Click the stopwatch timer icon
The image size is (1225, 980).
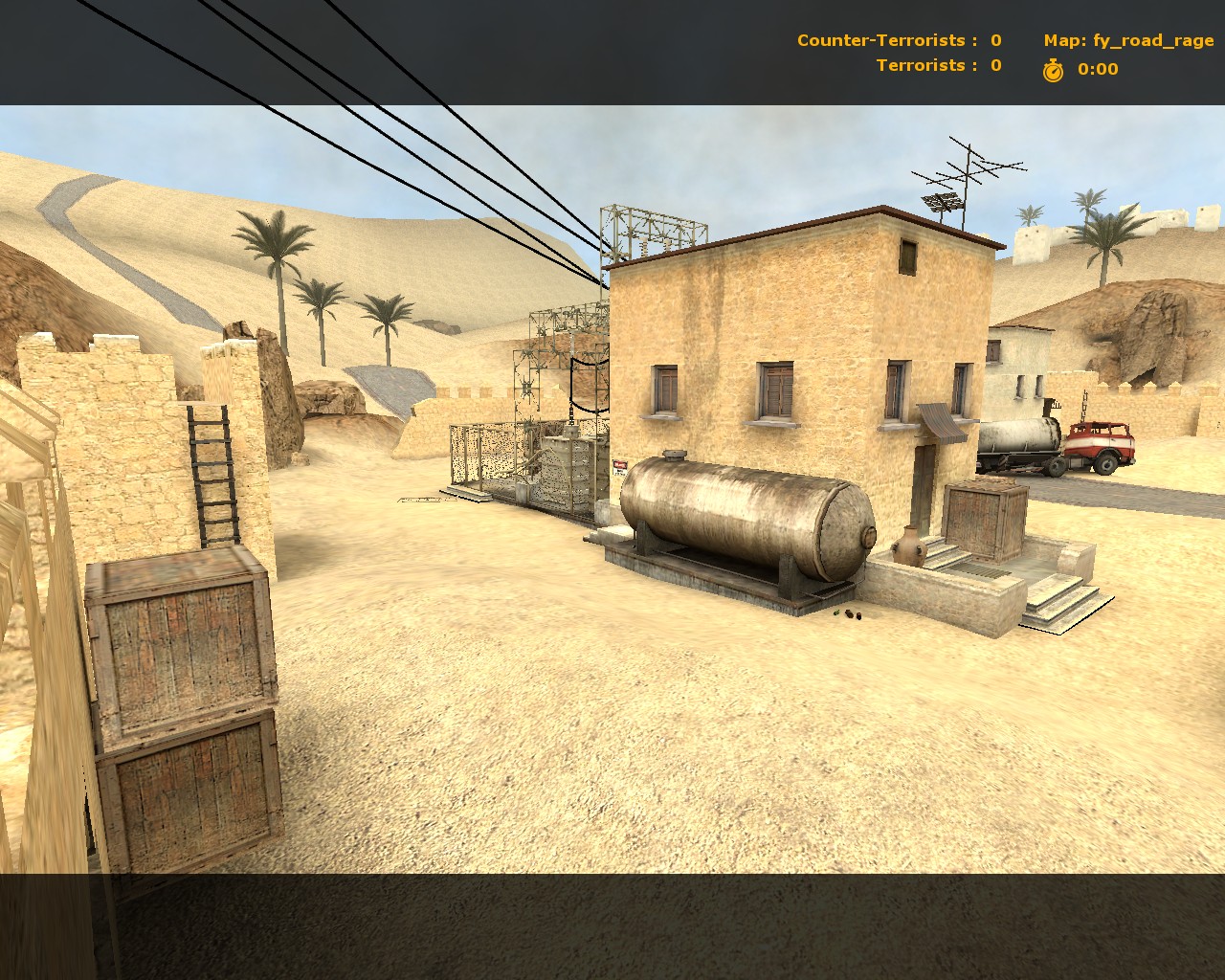click(1051, 69)
